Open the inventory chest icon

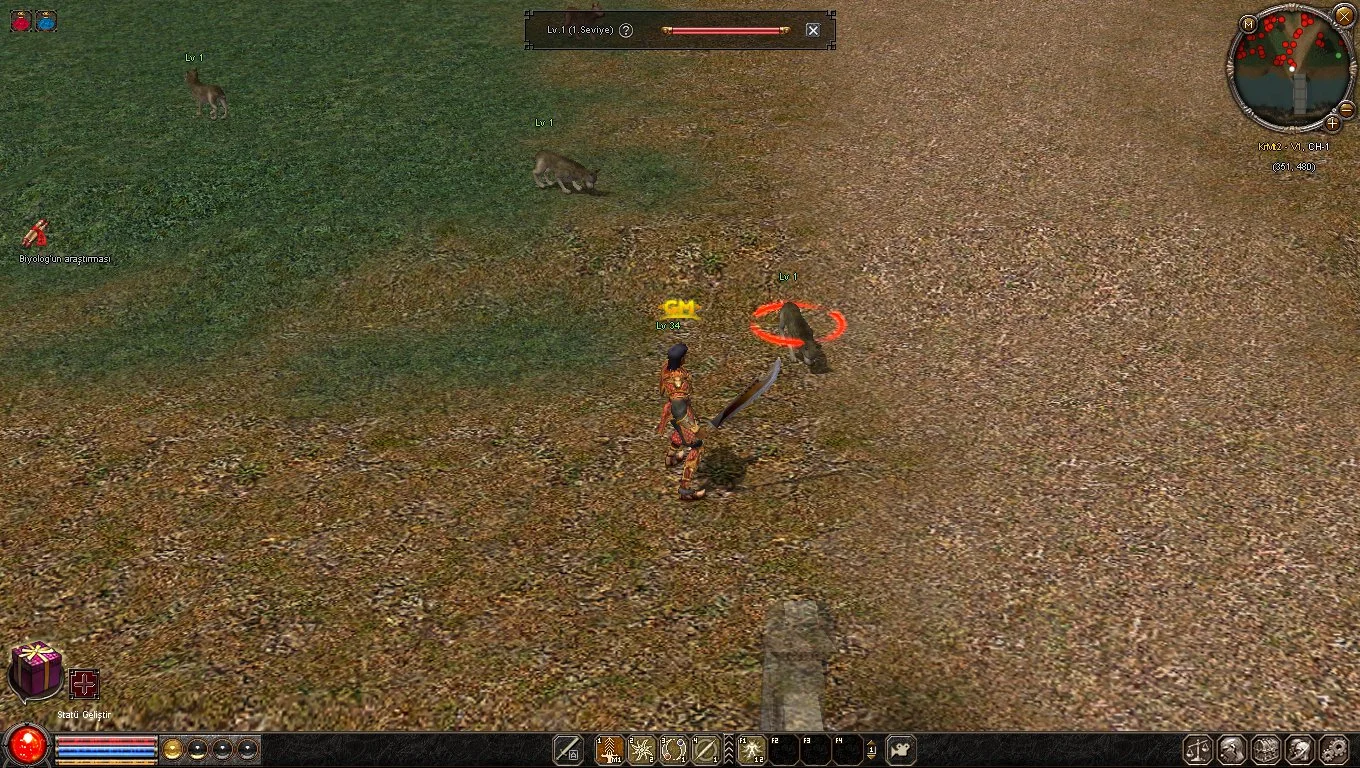(x=1265, y=749)
